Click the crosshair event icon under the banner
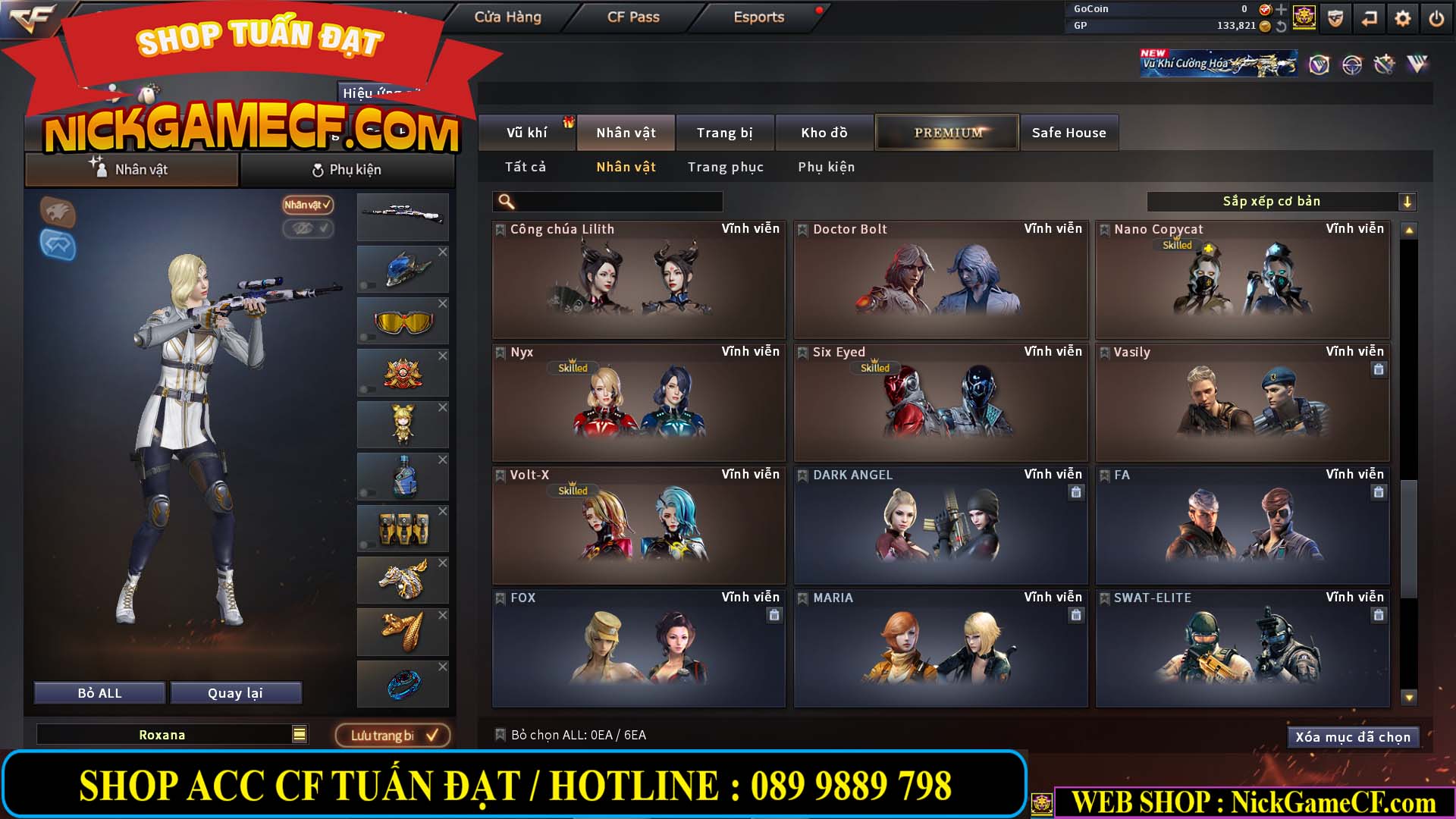The width and height of the screenshot is (1456, 819). coord(1353,65)
